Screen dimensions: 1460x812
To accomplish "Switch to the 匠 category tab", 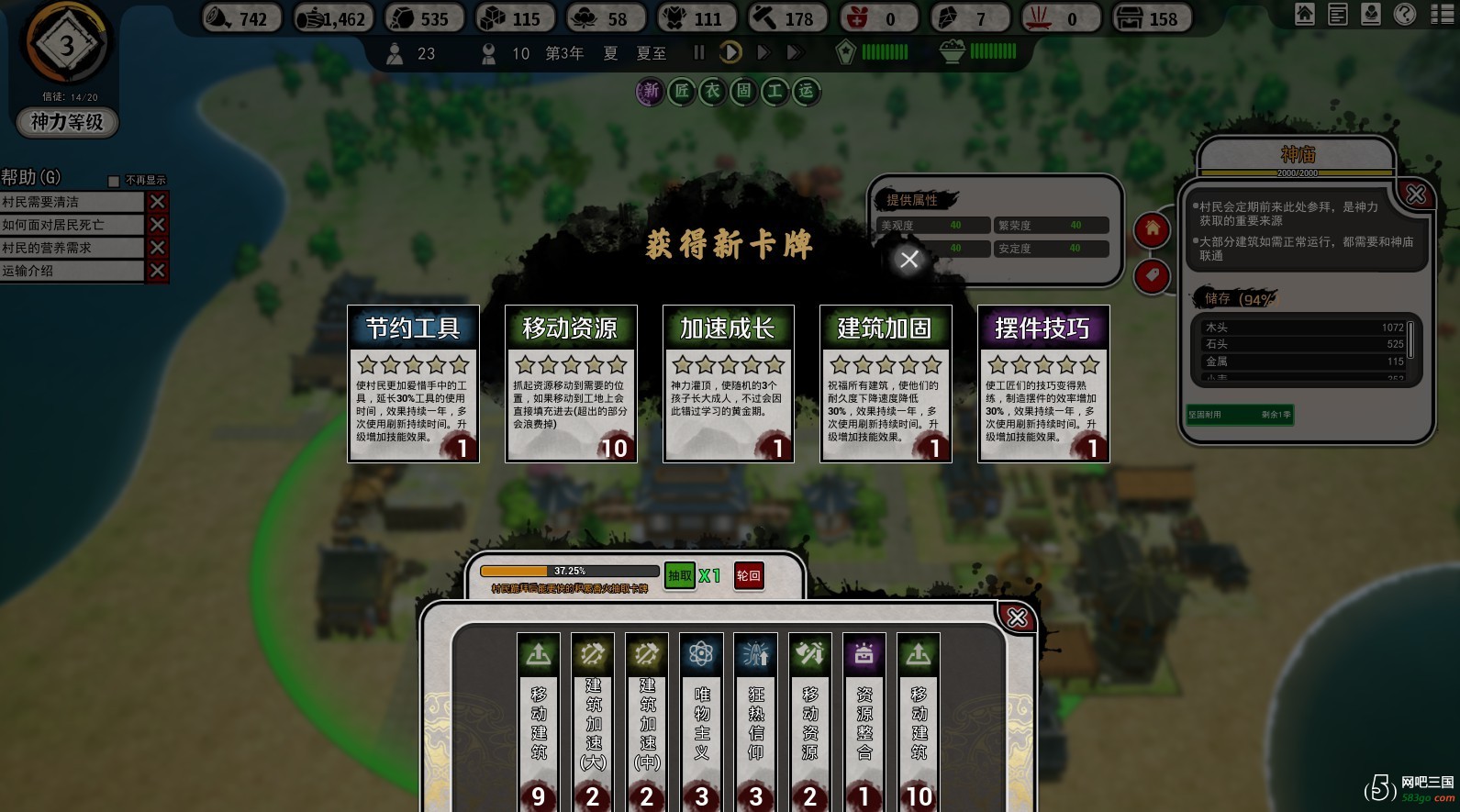I will point(682,91).
